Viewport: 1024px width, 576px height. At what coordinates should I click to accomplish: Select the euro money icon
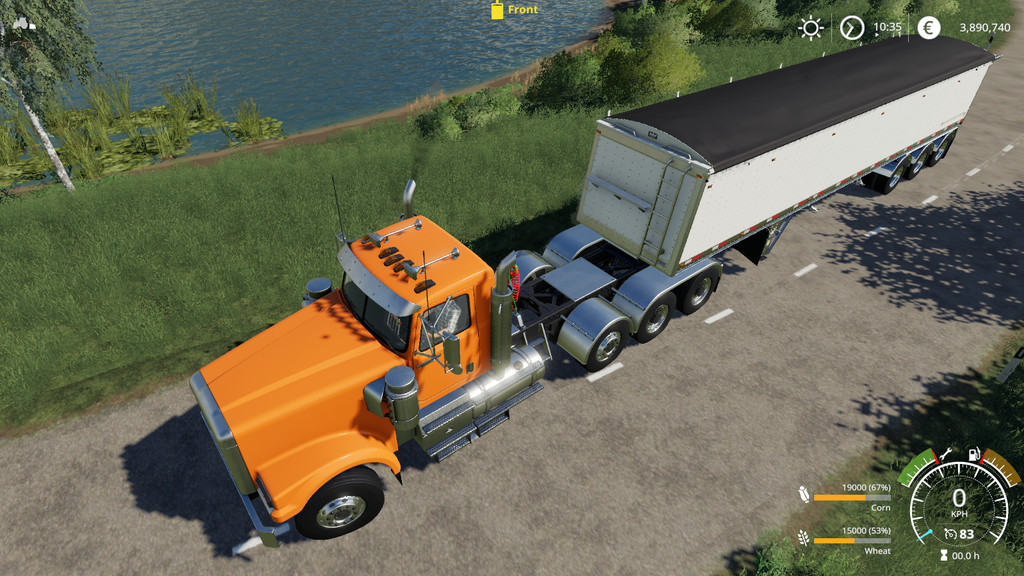tap(929, 28)
